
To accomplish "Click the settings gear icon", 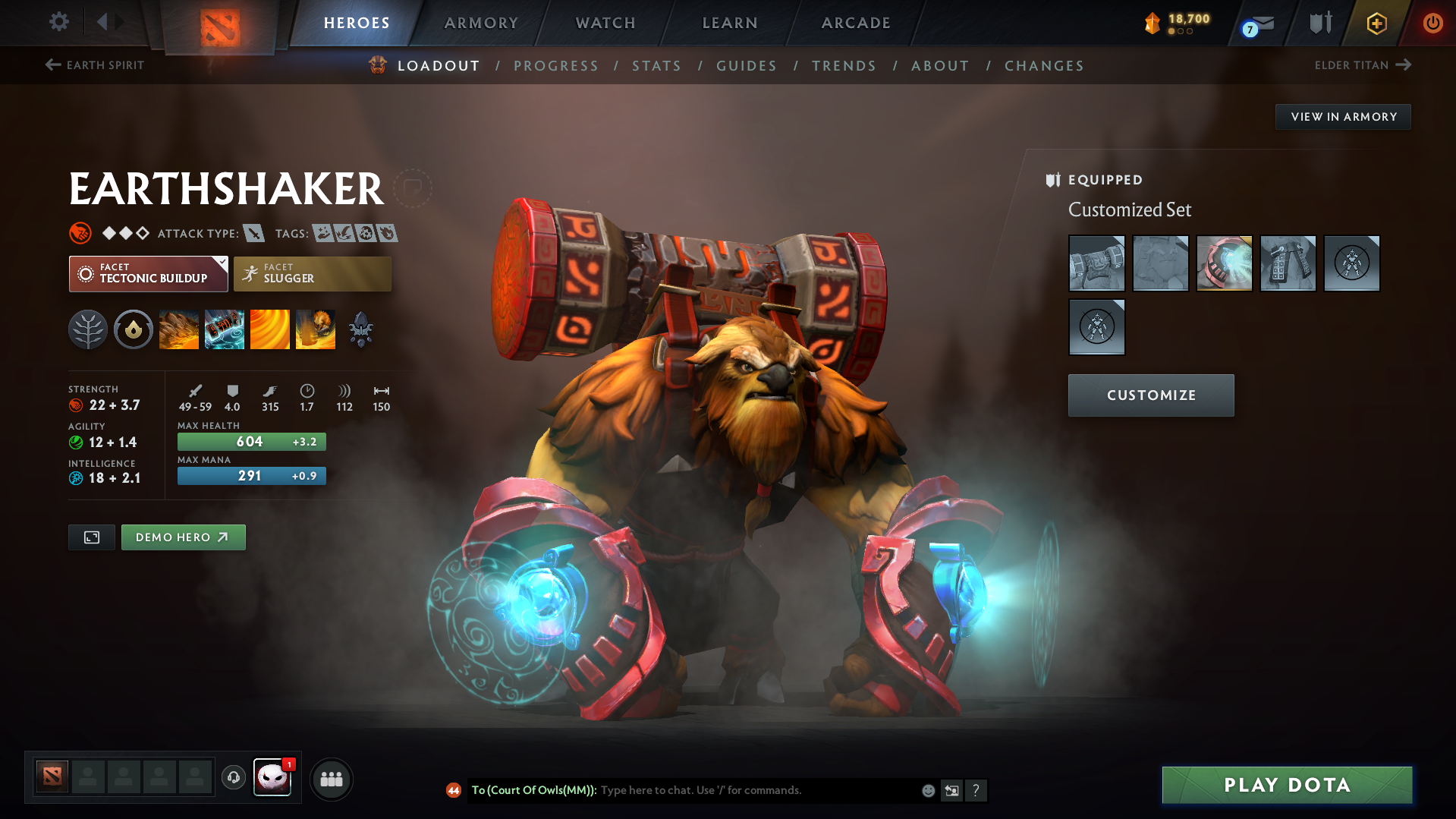I will coord(58,23).
